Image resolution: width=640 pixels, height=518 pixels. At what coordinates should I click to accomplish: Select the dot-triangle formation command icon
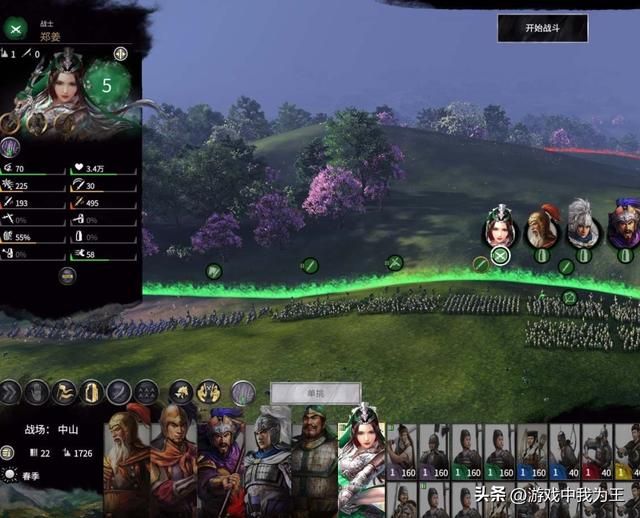(x=146, y=392)
